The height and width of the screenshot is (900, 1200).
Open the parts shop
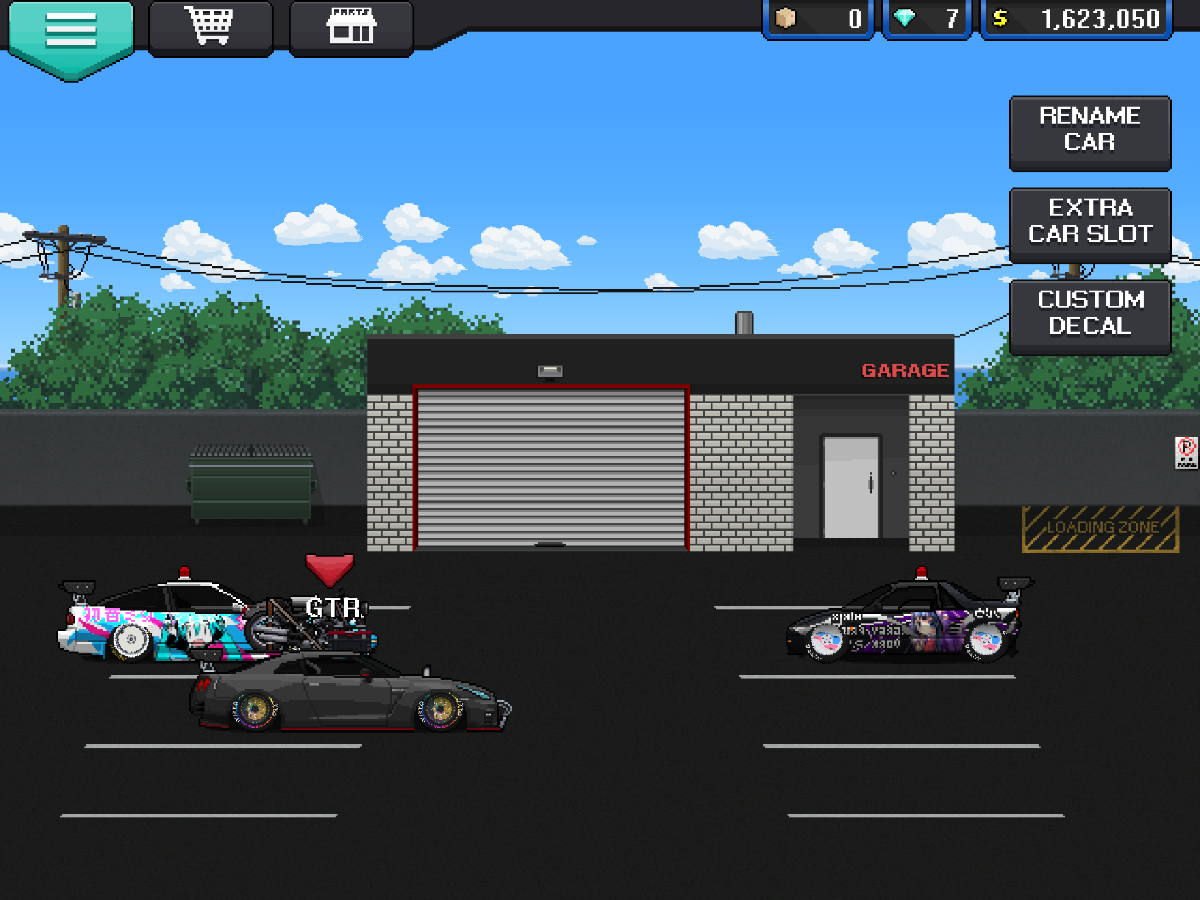[350, 27]
